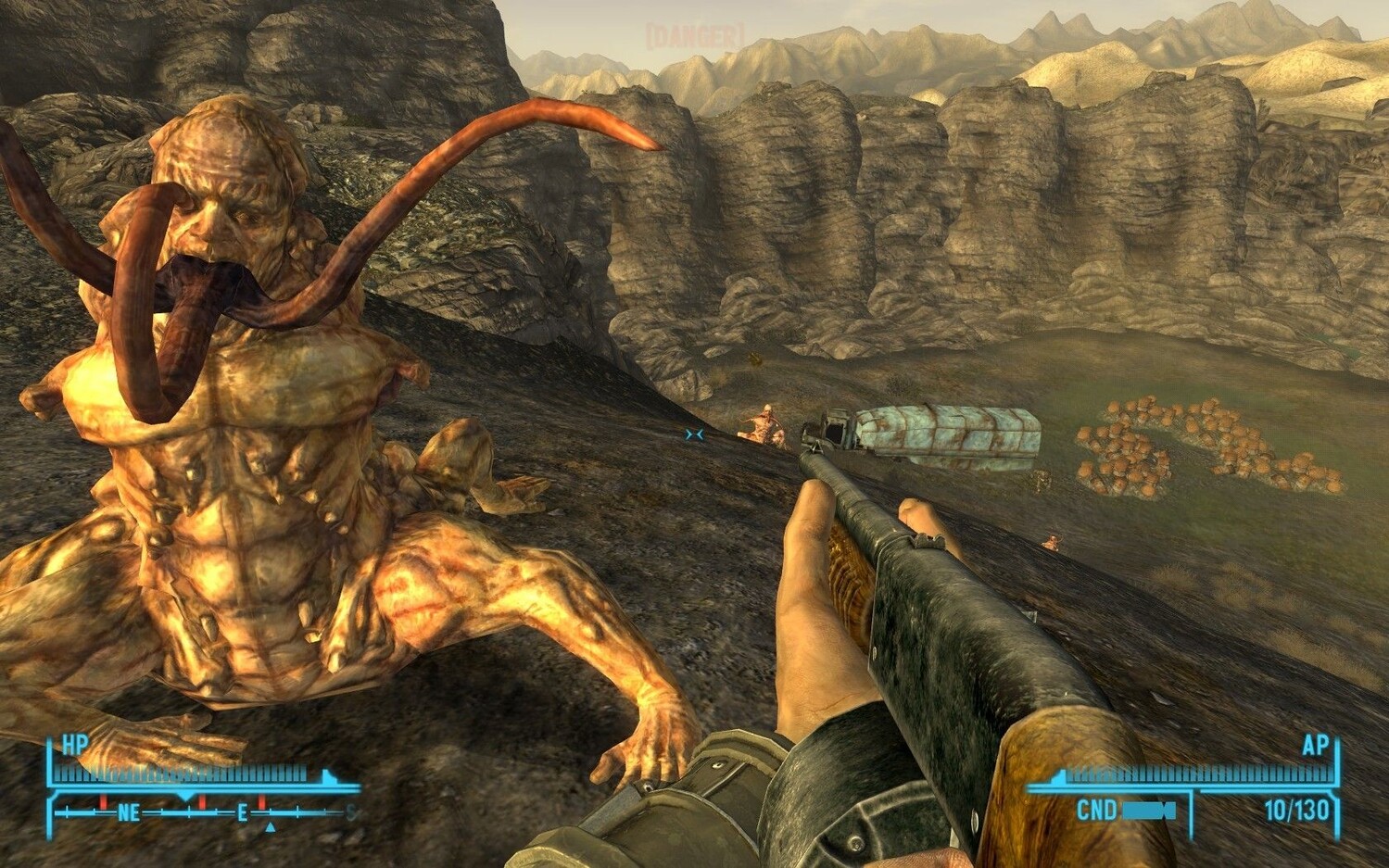
Task: Click the AP label in the top-right HUD
Action: pos(1316,746)
